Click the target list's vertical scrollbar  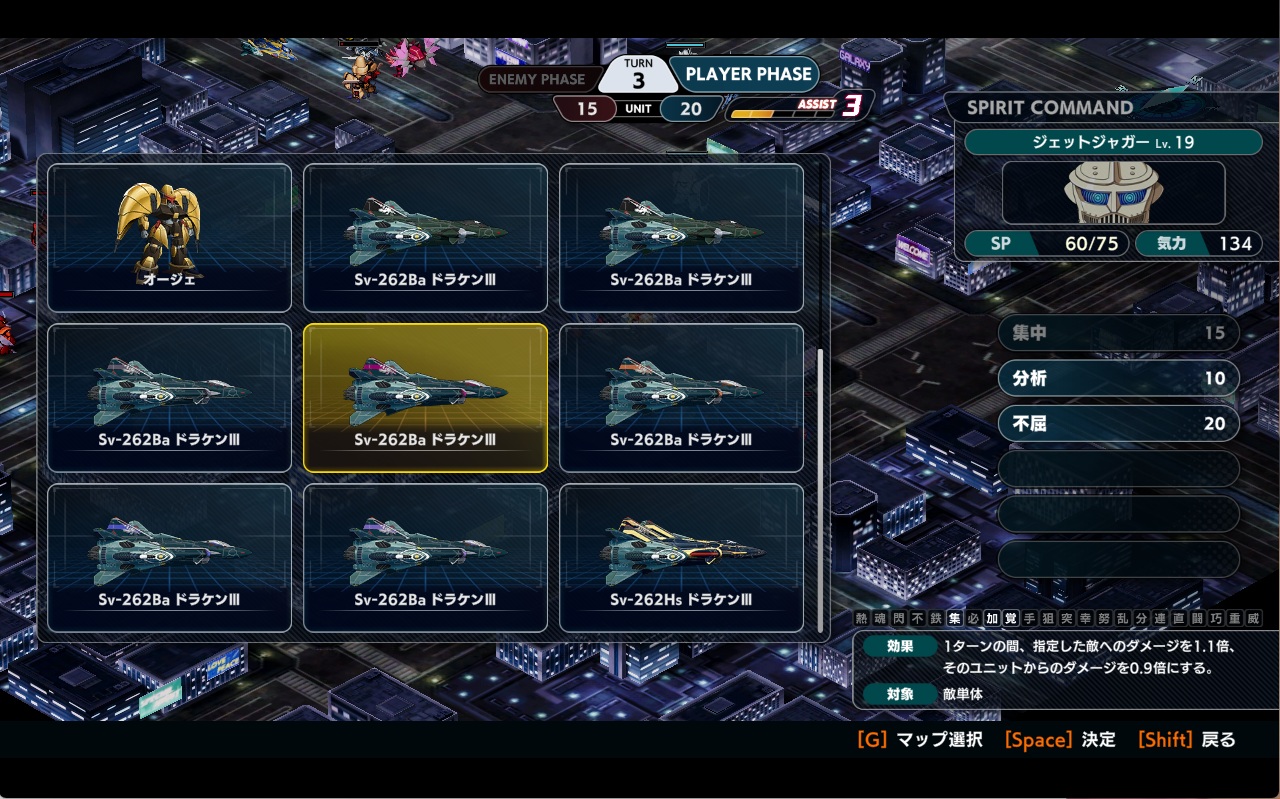pos(821,490)
